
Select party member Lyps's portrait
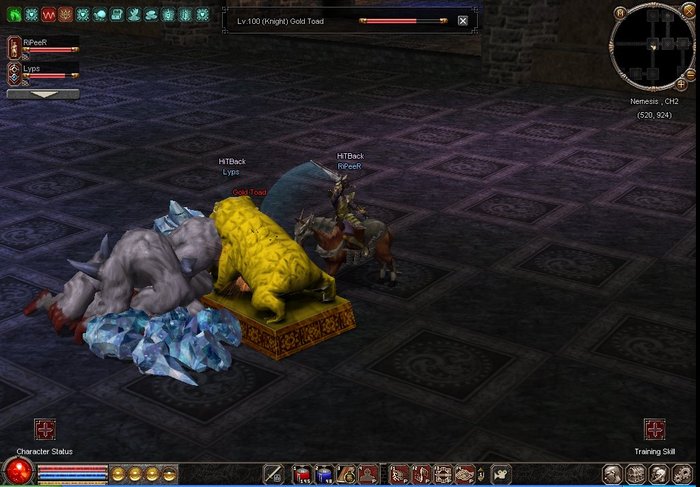(x=14, y=73)
